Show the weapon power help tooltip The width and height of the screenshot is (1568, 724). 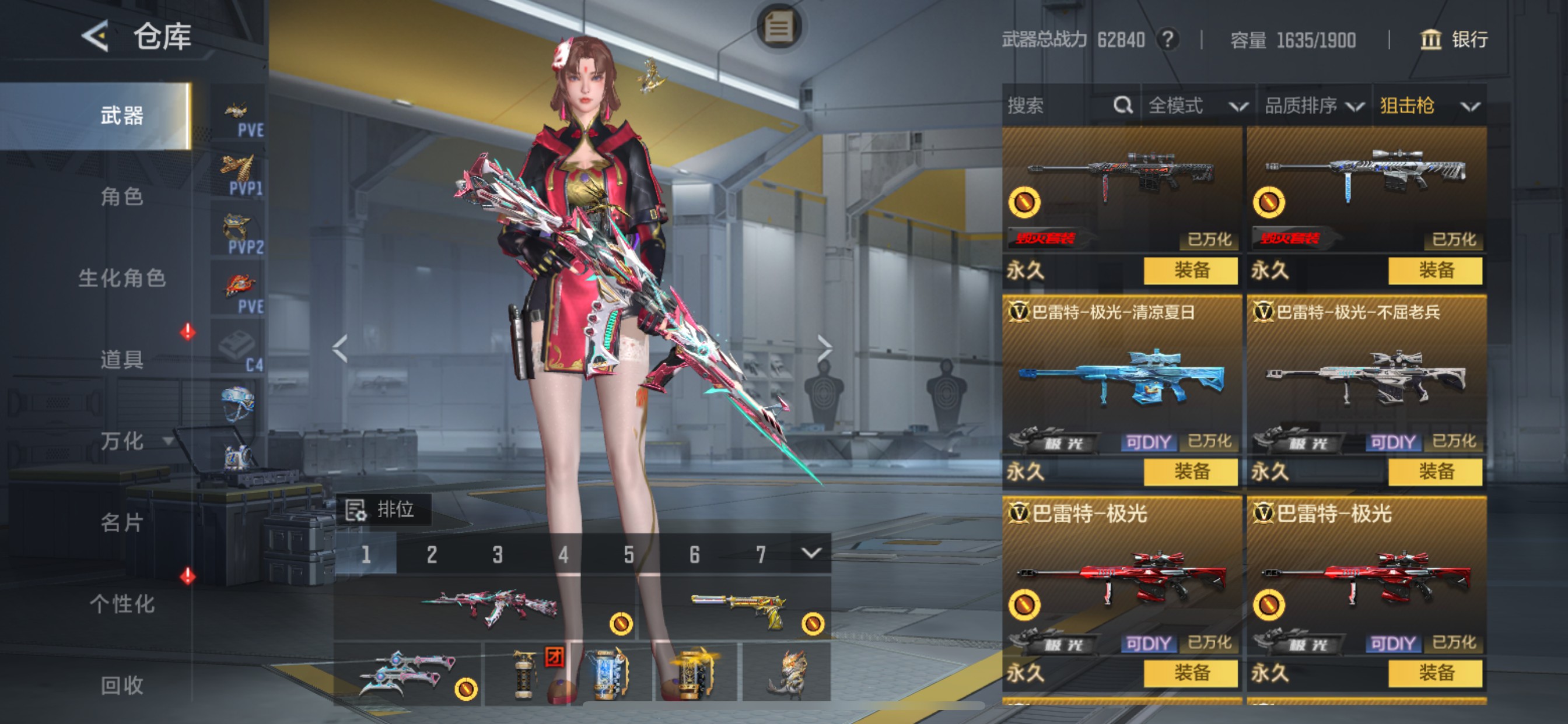coord(1167,40)
